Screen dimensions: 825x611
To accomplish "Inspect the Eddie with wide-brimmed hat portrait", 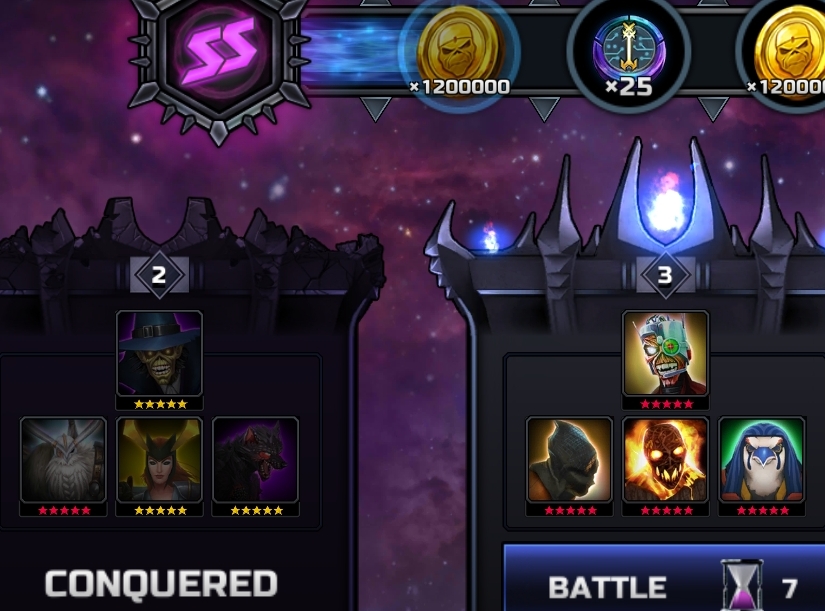I will 160,354.
